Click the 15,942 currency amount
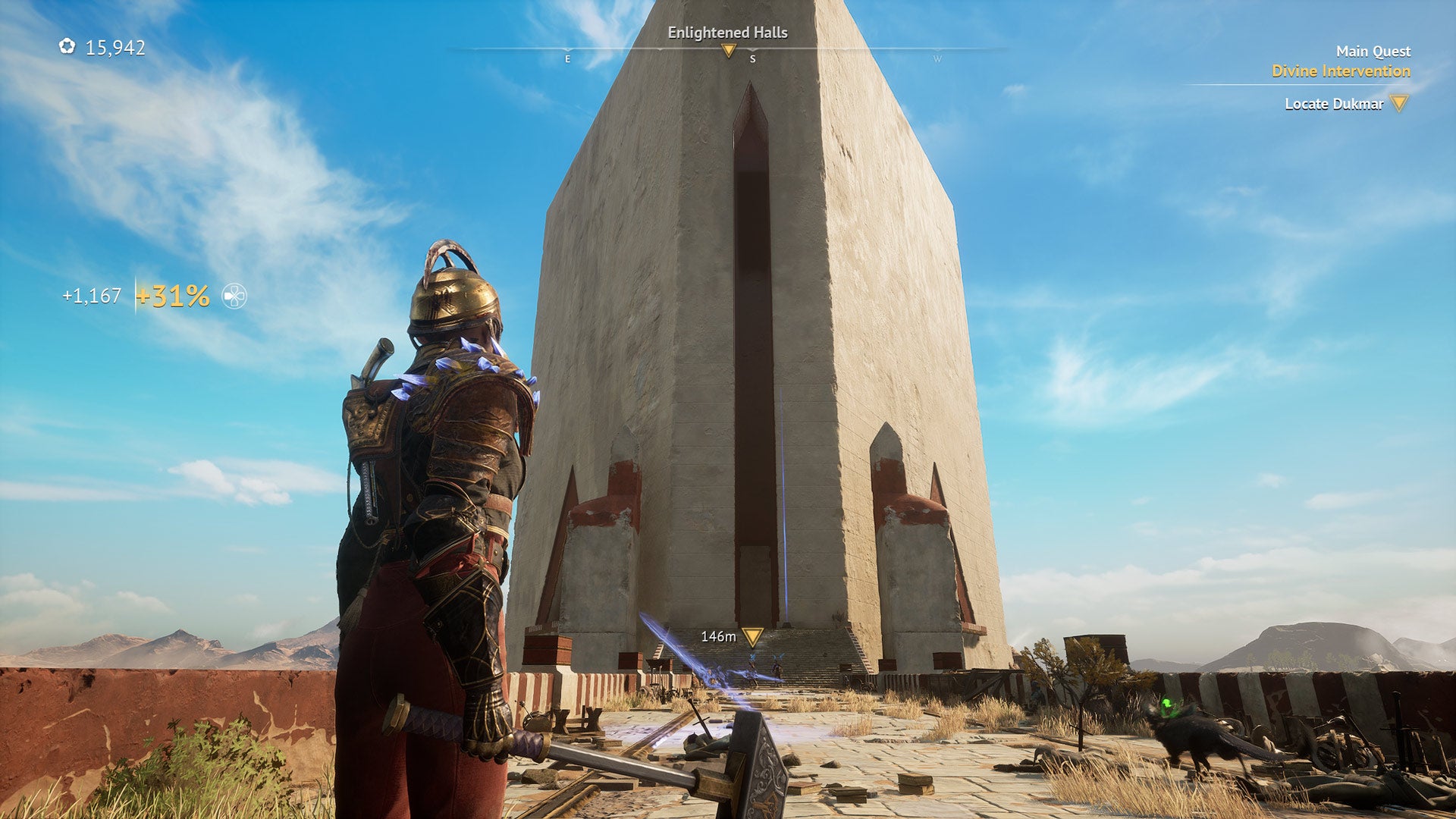1456x819 pixels. pos(115,47)
